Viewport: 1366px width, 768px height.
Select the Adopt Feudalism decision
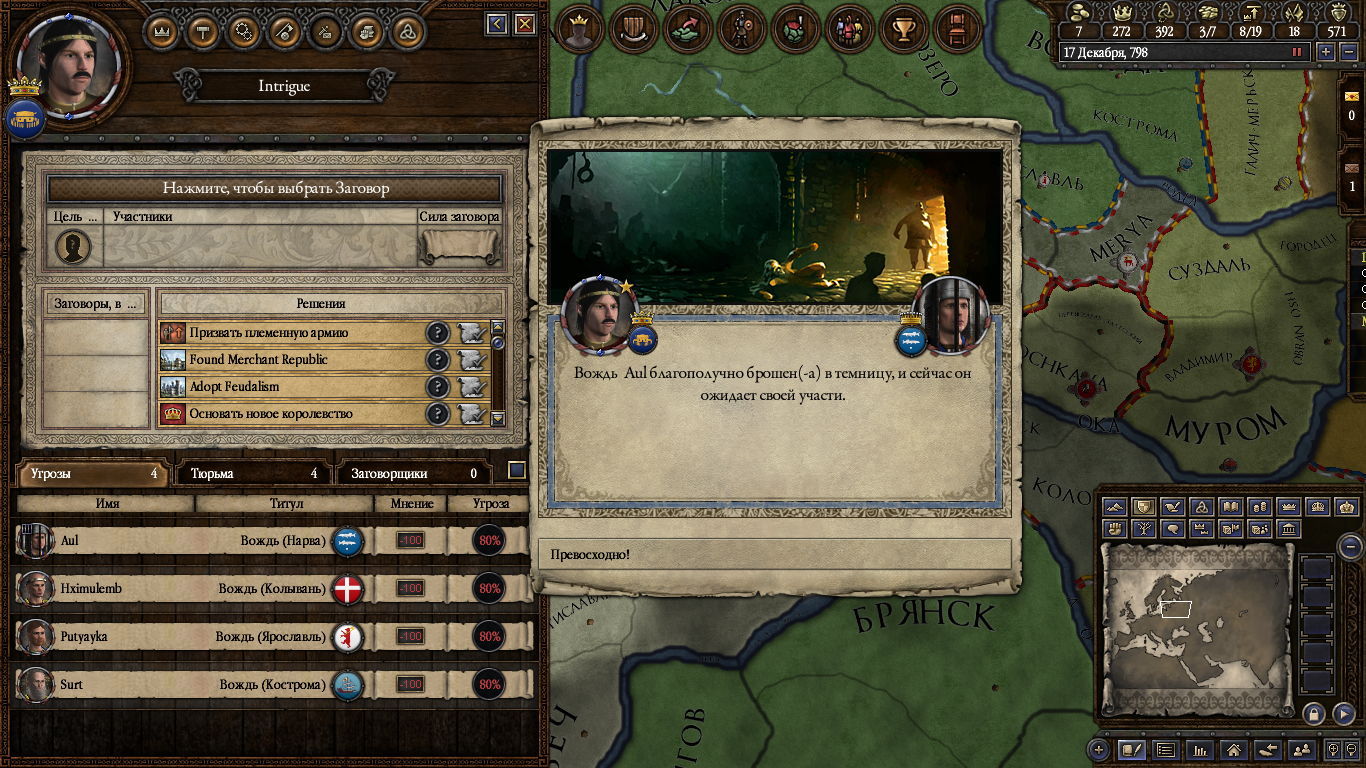click(290, 387)
